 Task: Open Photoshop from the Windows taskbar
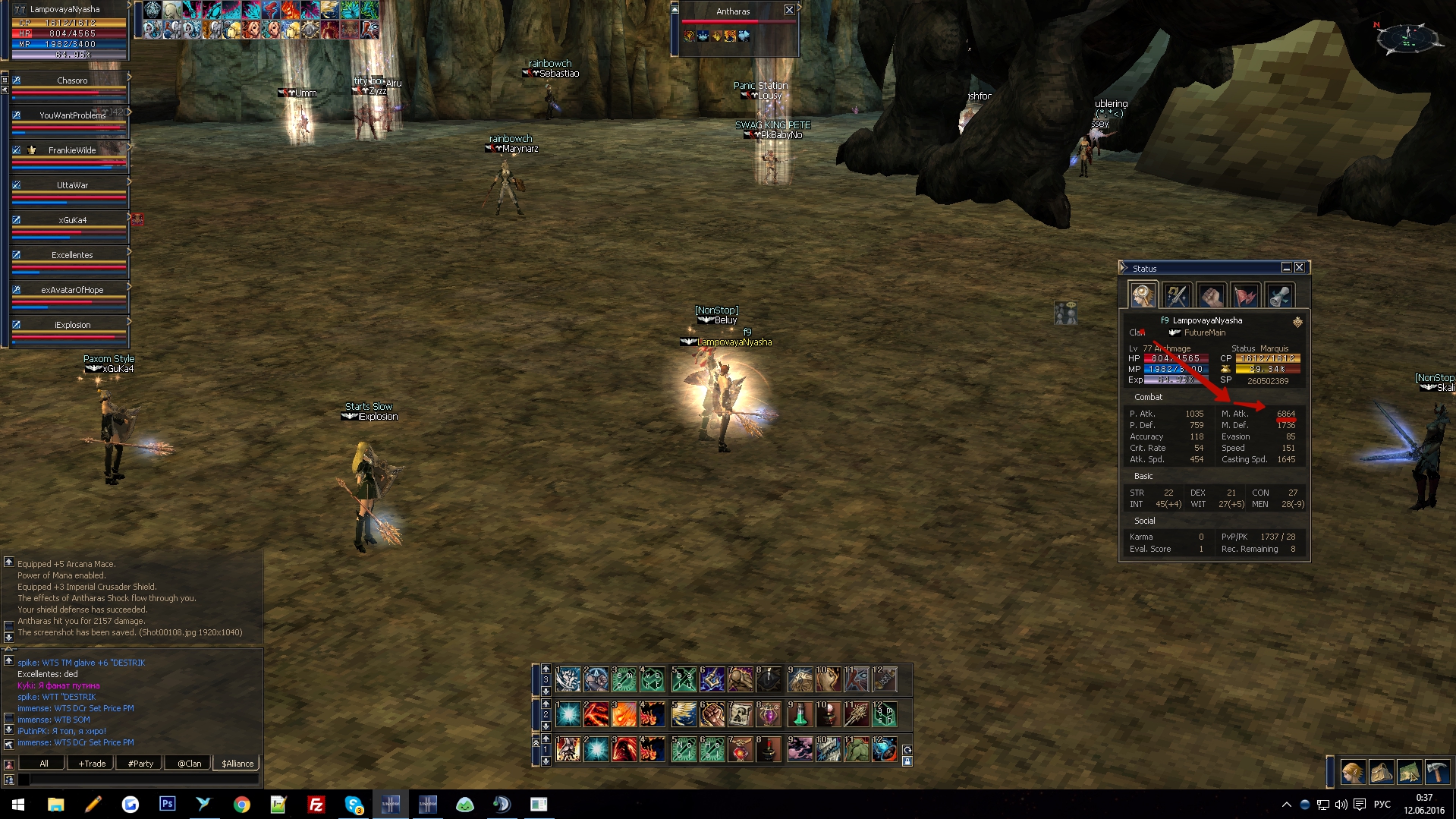pyautogui.click(x=167, y=805)
